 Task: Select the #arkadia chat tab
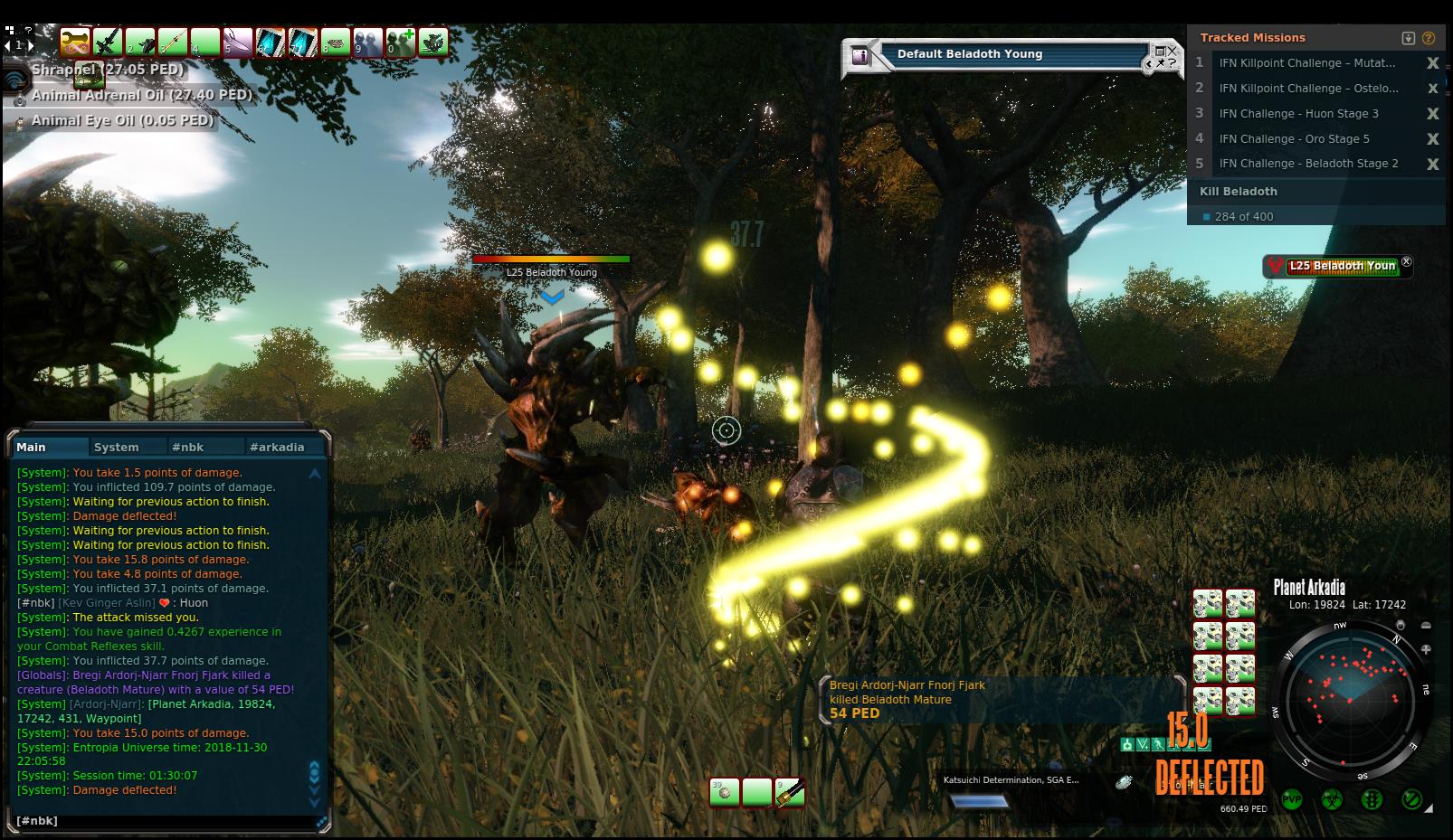(277, 447)
